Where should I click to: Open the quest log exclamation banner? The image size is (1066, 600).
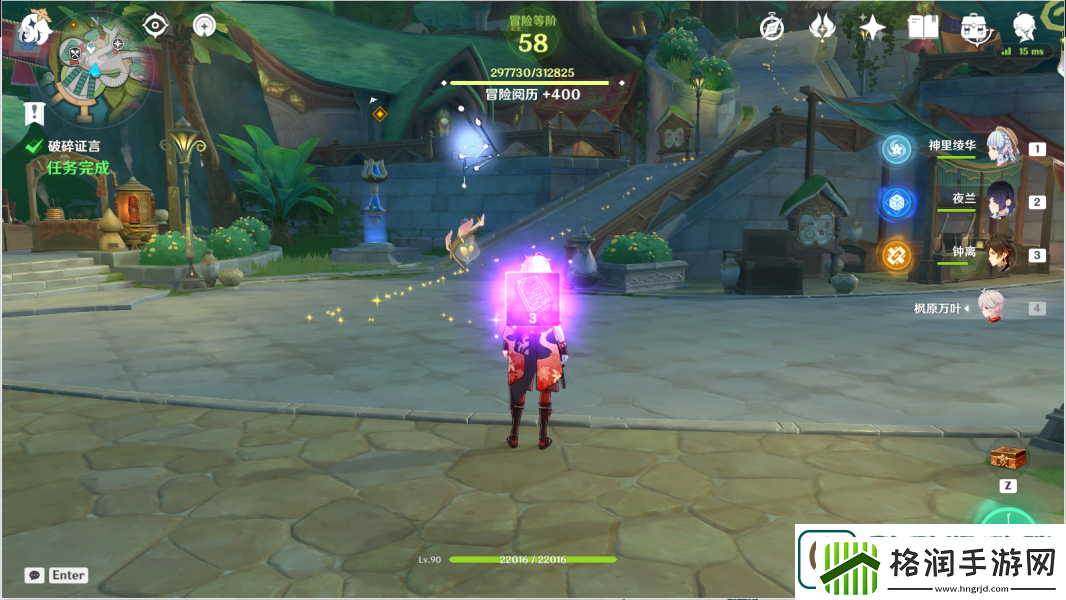point(36,111)
